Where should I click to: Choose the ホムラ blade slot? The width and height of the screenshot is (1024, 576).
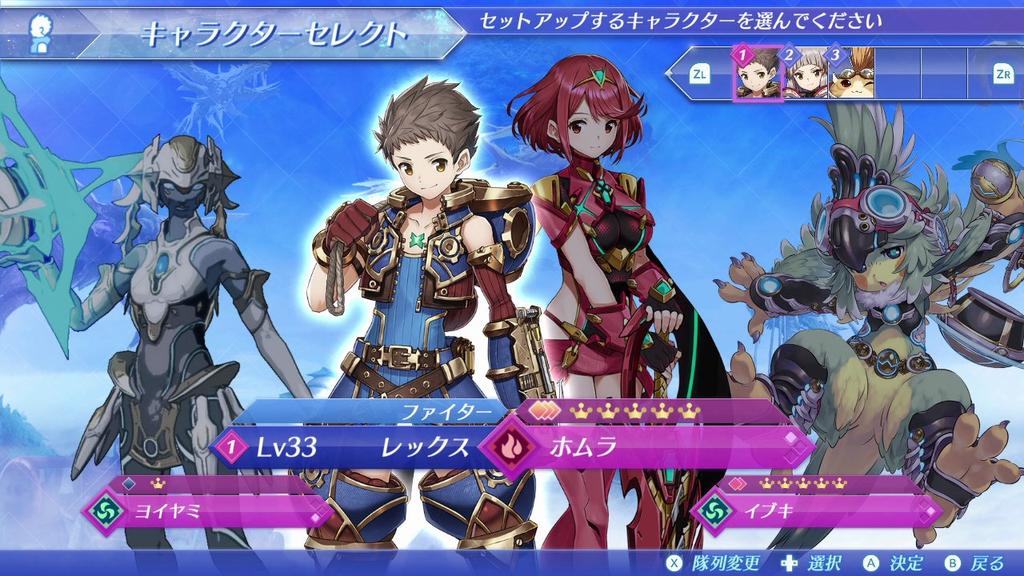650,447
